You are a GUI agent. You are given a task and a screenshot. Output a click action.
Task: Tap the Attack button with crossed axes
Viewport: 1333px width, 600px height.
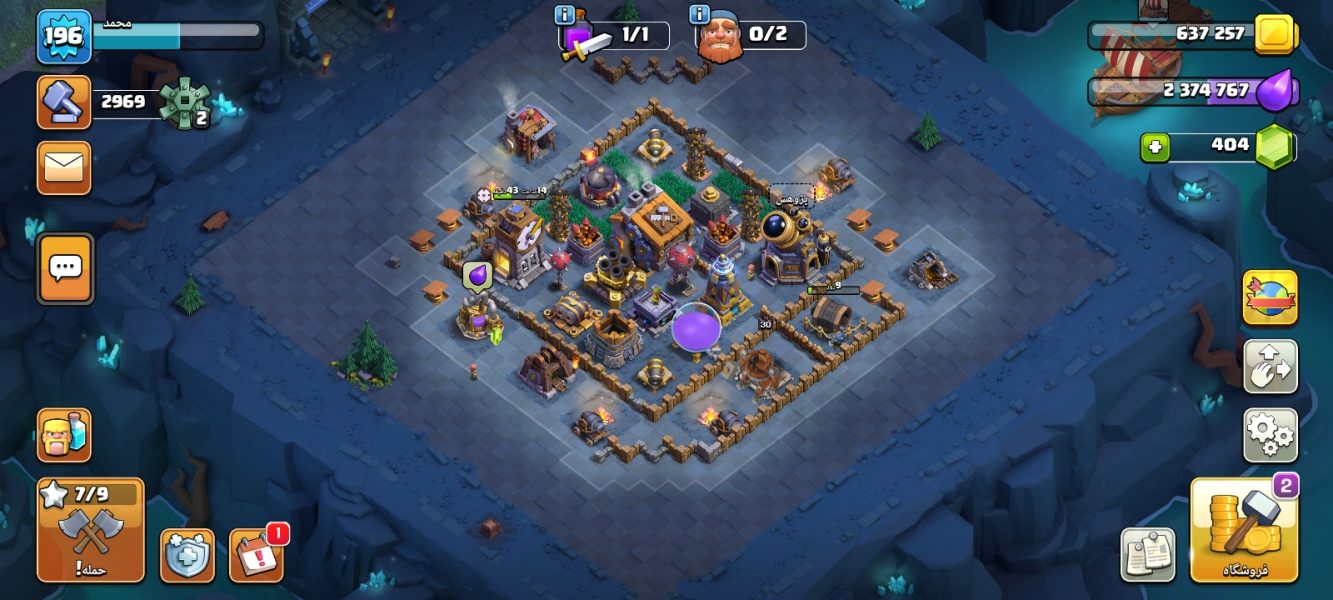point(90,529)
